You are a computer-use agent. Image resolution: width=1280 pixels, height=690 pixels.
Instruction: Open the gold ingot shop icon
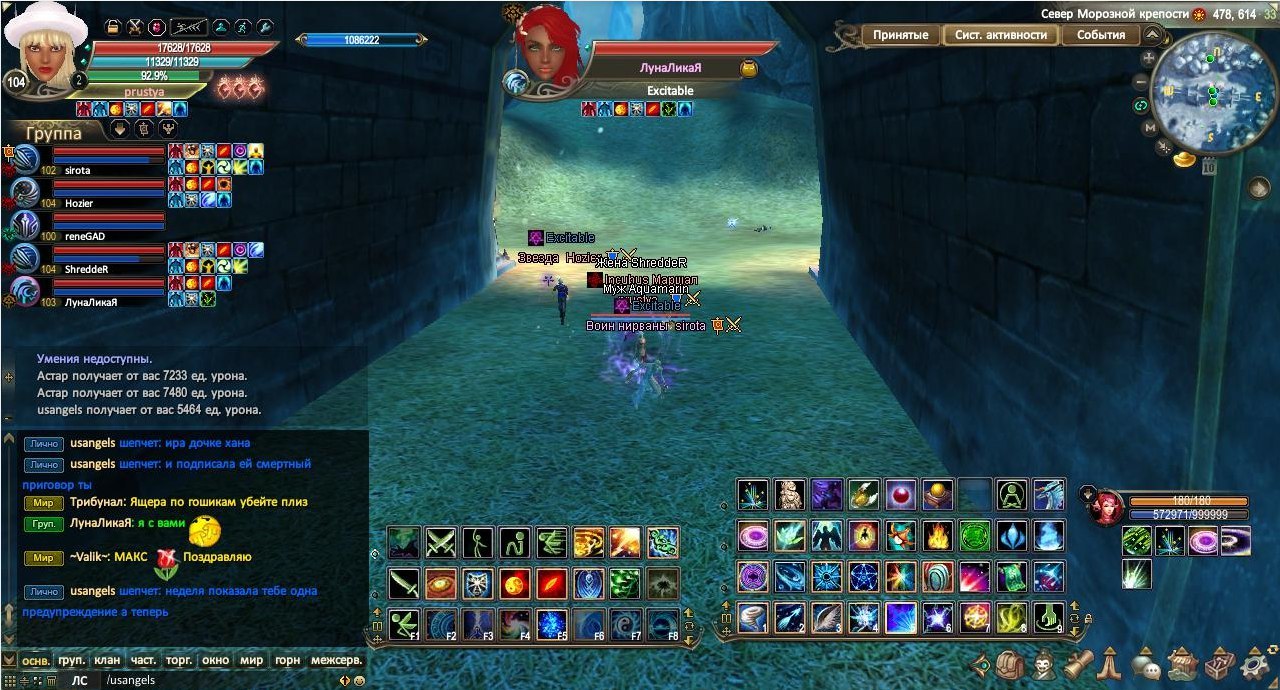tap(1185, 158)
